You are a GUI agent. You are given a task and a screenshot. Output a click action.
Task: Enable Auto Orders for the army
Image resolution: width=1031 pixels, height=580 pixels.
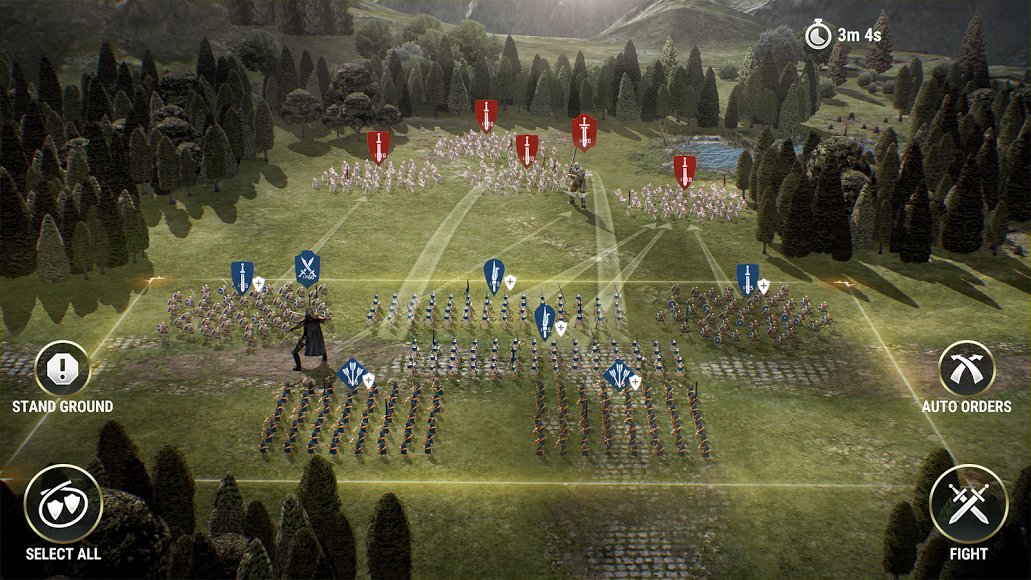966,369
